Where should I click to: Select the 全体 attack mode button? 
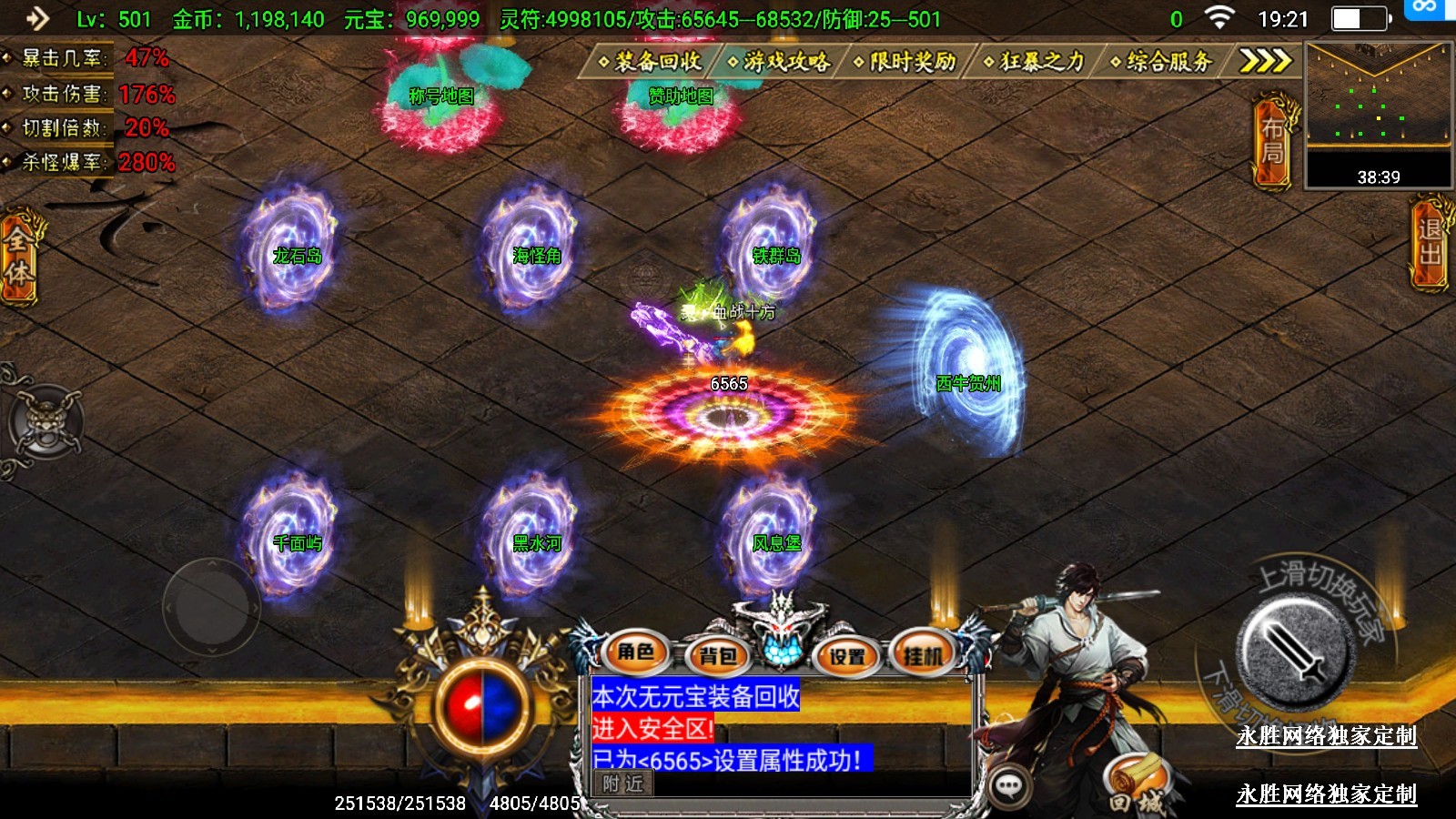tap(18, 257)
